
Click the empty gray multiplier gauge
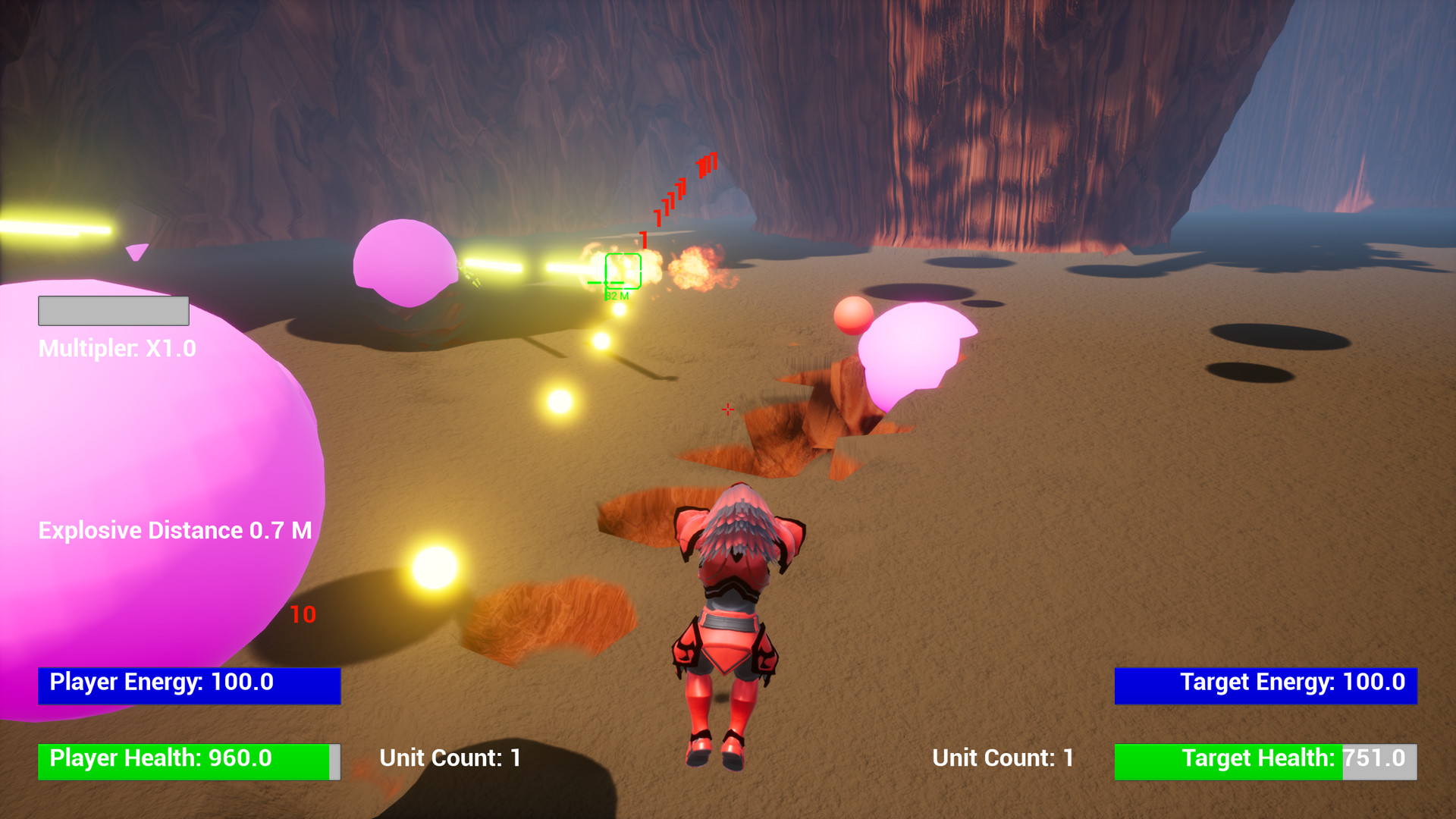coord(113,311)
